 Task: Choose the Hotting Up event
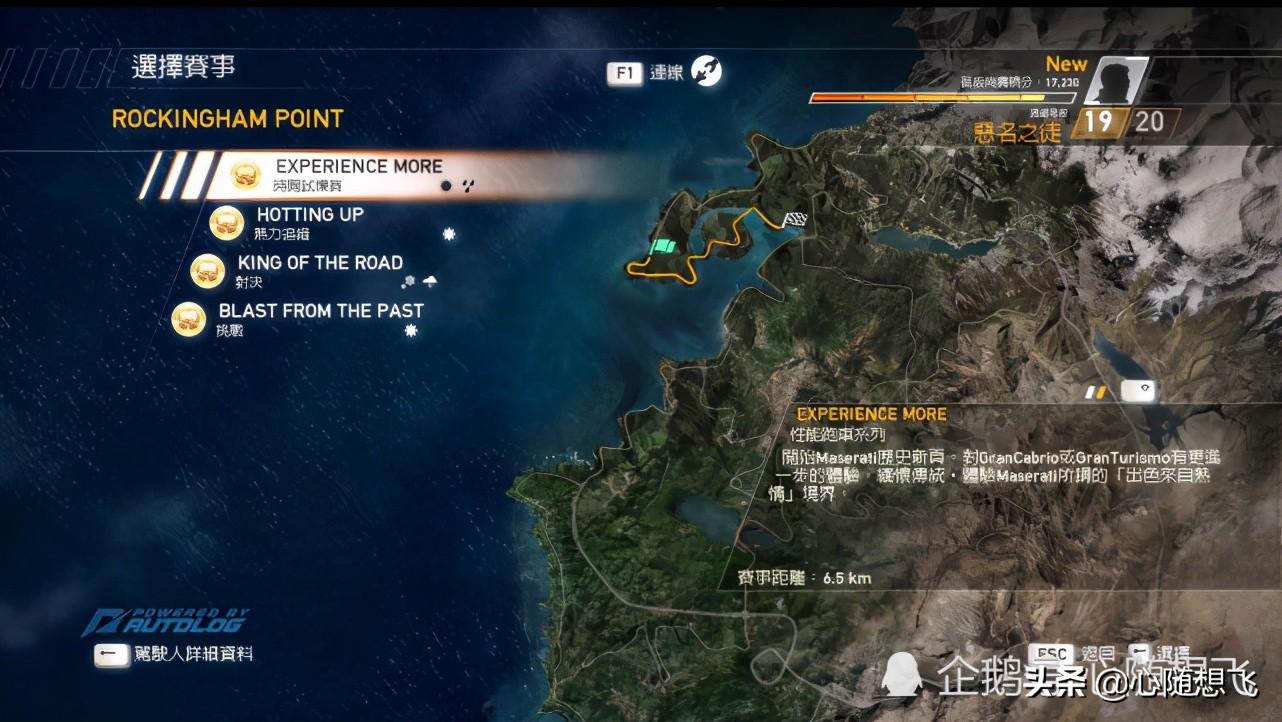tap(309, 222)
